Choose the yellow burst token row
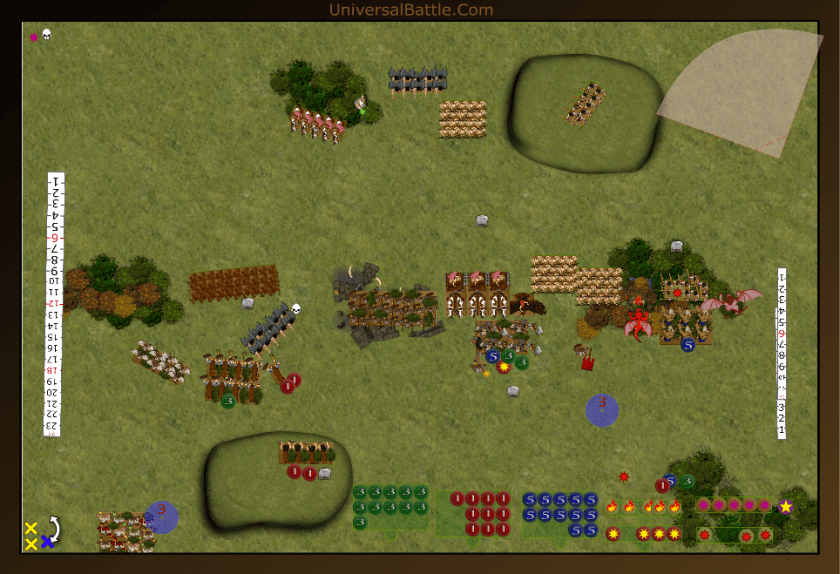The height and width of the screenshot is (574, 840). point(643,534)
